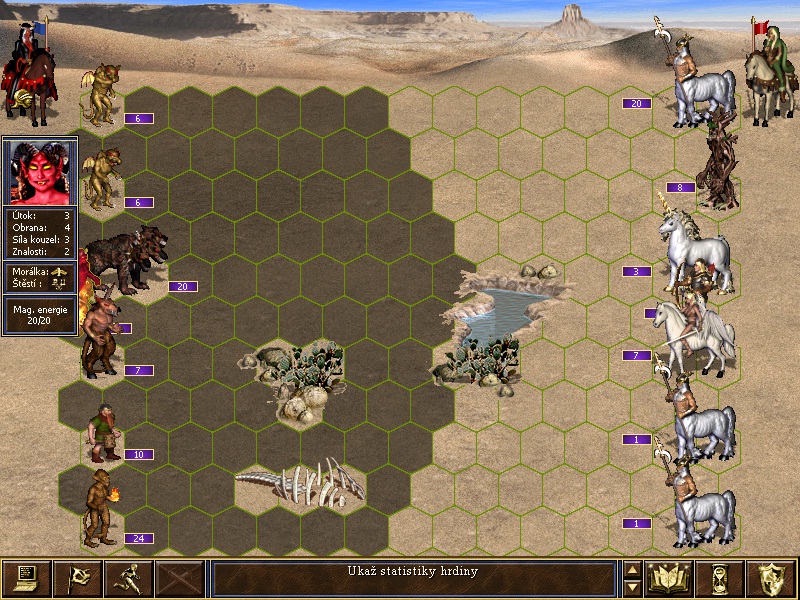Screen dimensions: 800x600
Task: Open the spellbook to cast a spell
Action: pyautogui.click(x=671, y=578)
